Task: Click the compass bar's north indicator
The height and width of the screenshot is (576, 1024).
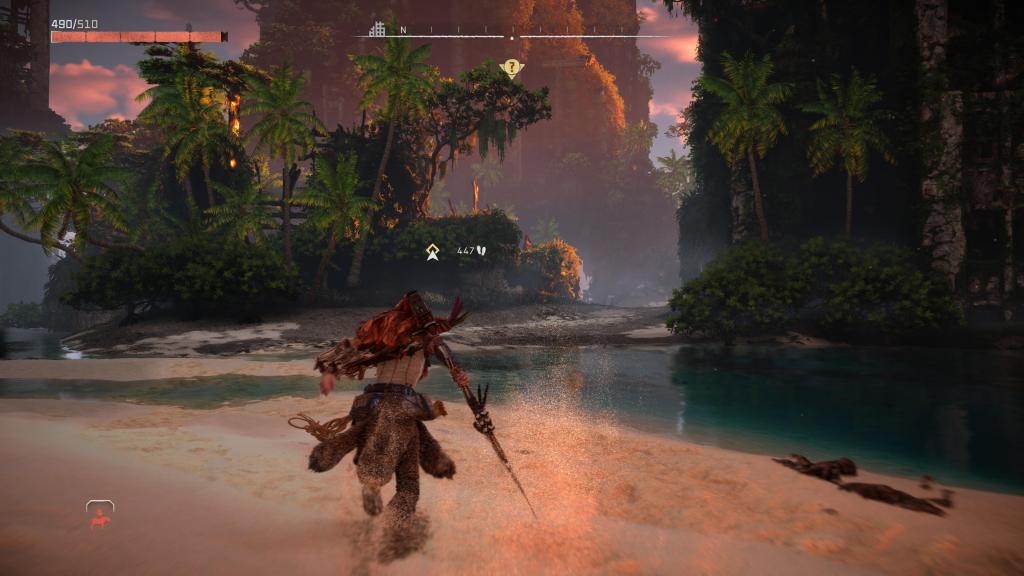Action: pyautogui.click(x=403, y=30)
